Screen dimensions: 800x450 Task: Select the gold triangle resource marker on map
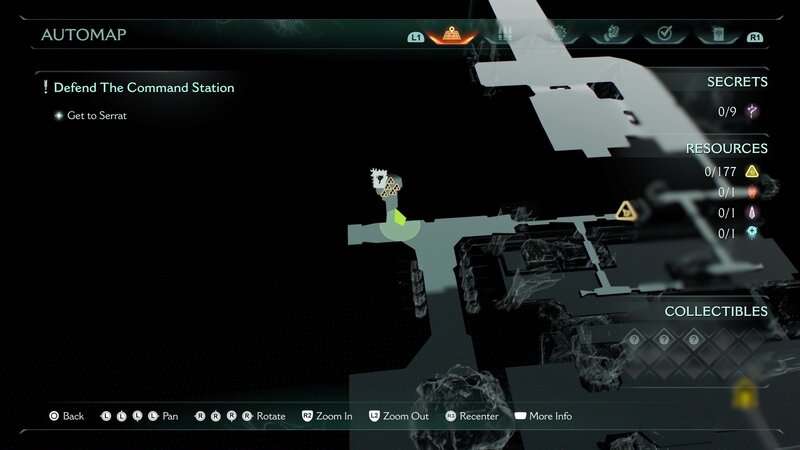pyautogui.click(x=626, y=210)
